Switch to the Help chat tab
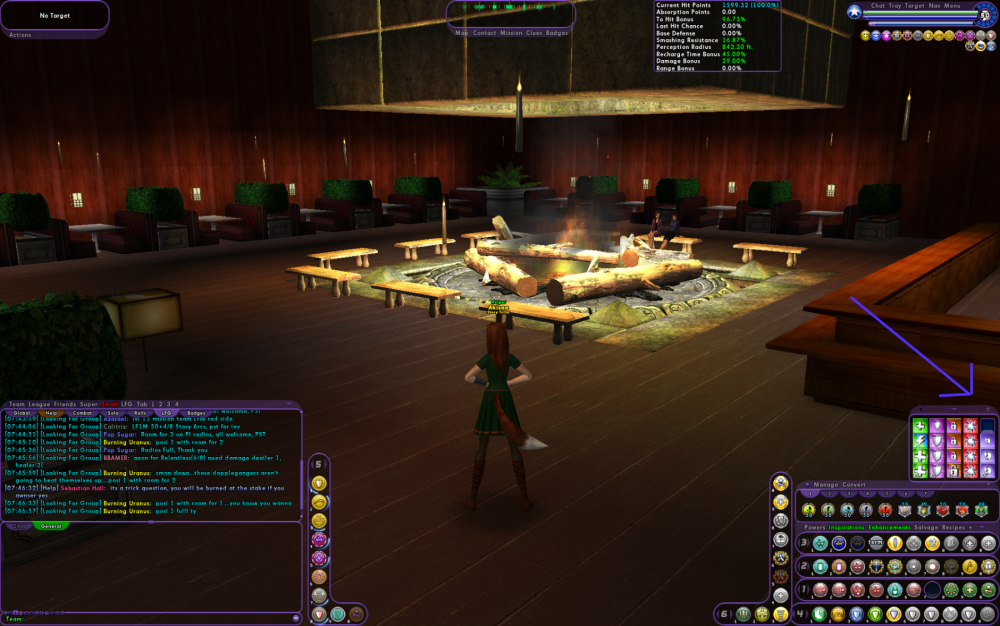 coord(52,412)
